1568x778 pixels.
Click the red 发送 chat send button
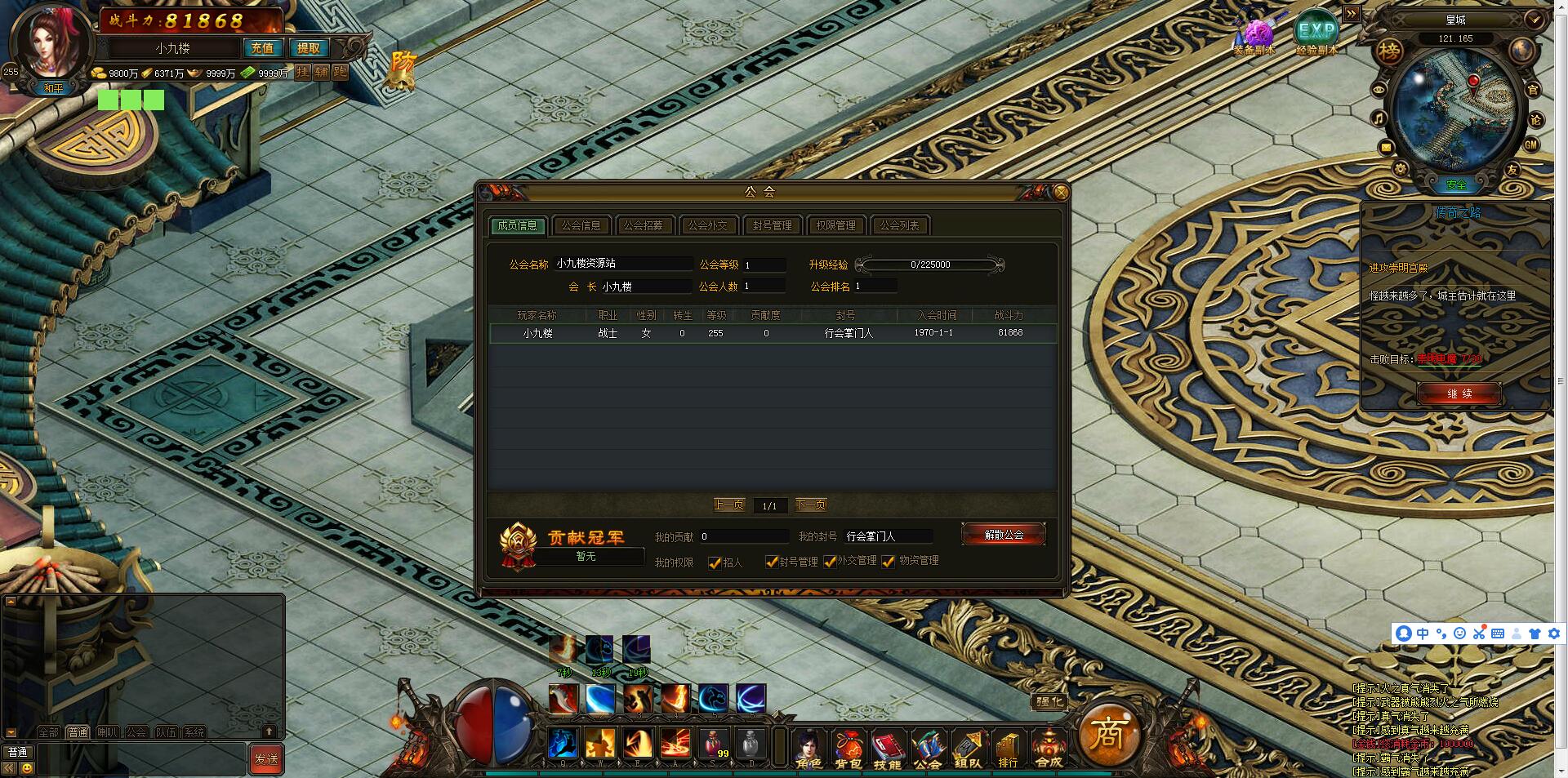tap(266, 758)
